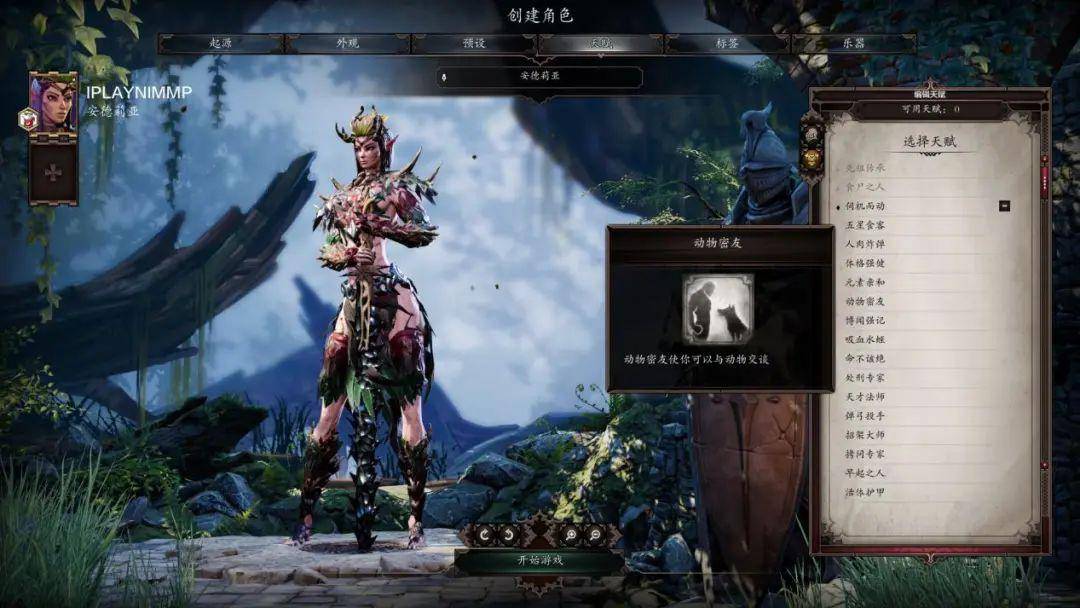Go to the 标签 tags tab
Image resolution: width=1080 pixels, height=608 pixels.
pyautogui.click(x=727, y=44)
